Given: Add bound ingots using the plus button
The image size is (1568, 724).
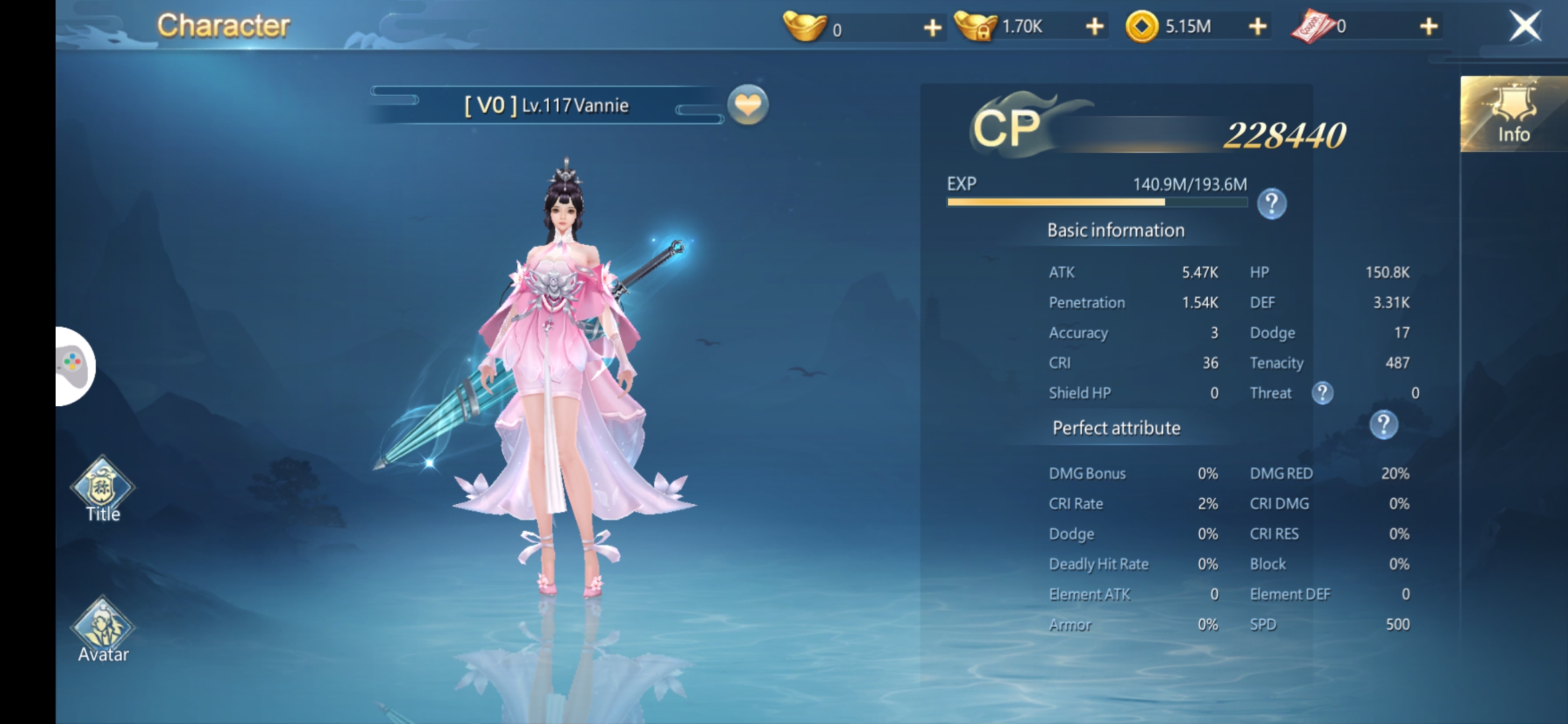Looking at the screenshot, I should pos(1094,27).
